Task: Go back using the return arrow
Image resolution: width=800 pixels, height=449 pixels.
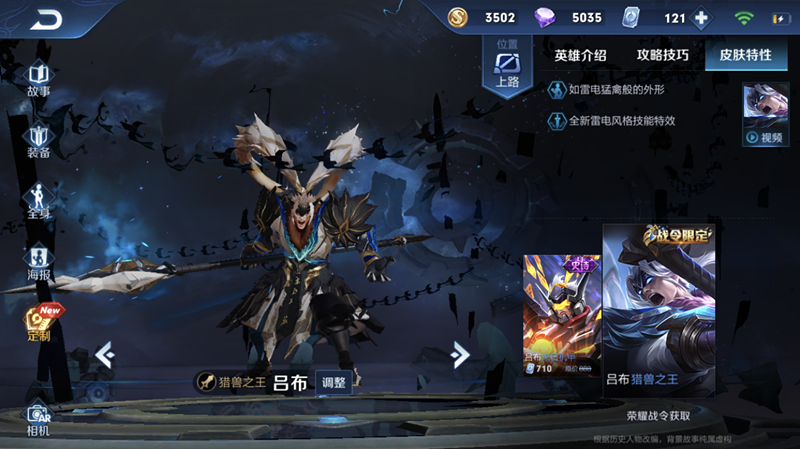Action: (x=45, y=19)
